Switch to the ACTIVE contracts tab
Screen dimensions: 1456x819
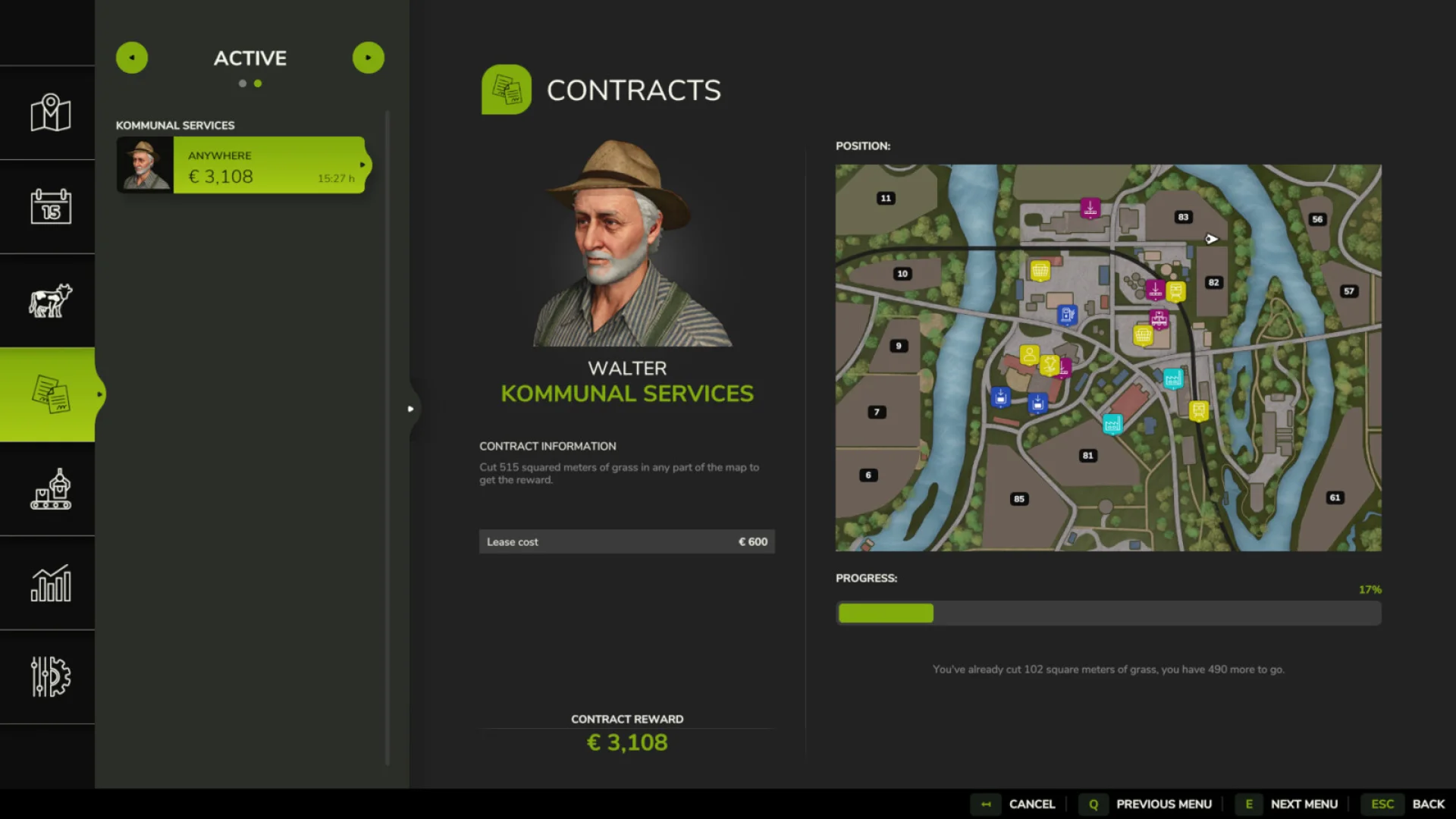click(250, 58)
